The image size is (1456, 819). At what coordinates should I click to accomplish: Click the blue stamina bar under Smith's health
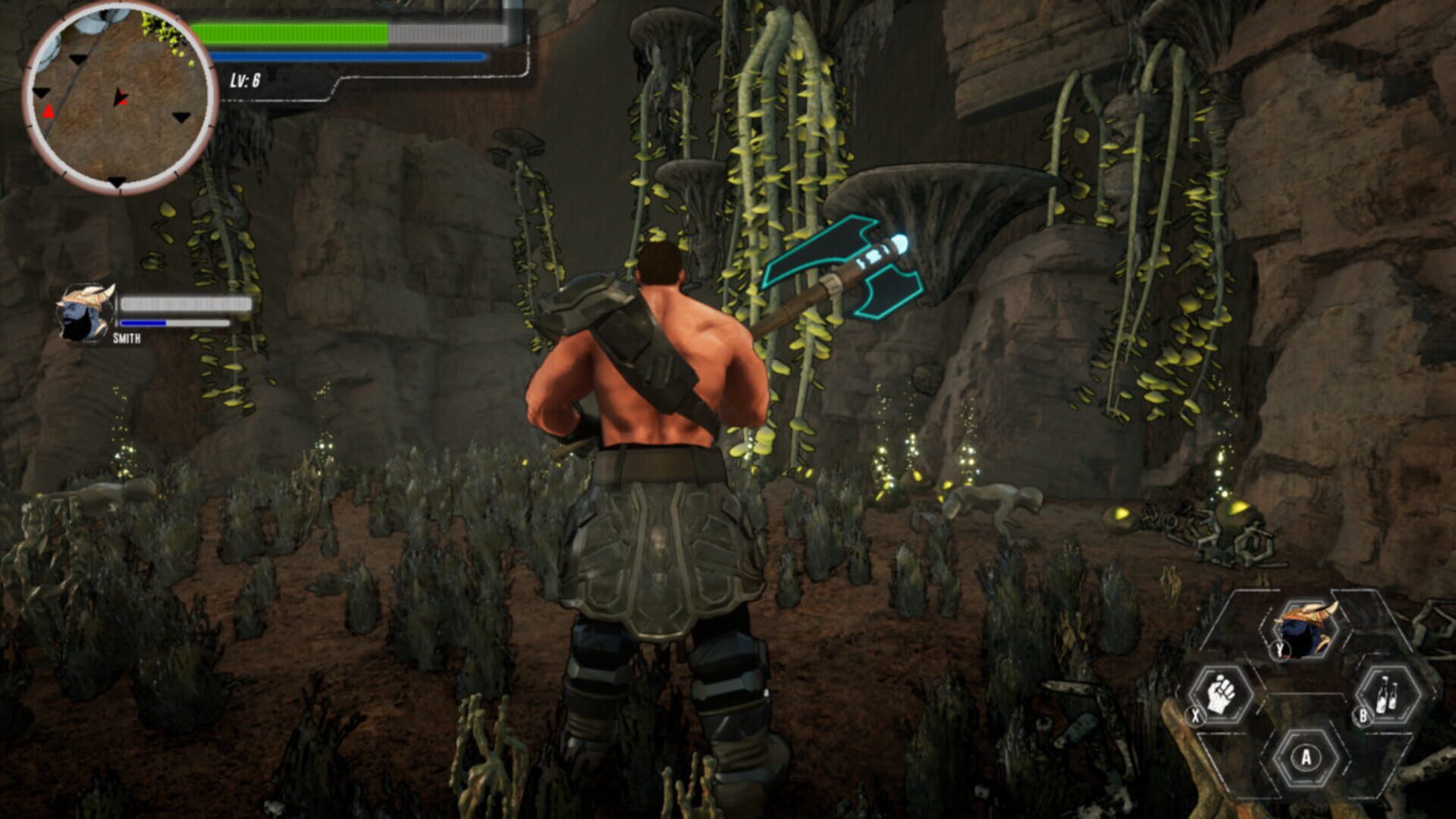tap(144, 323)
